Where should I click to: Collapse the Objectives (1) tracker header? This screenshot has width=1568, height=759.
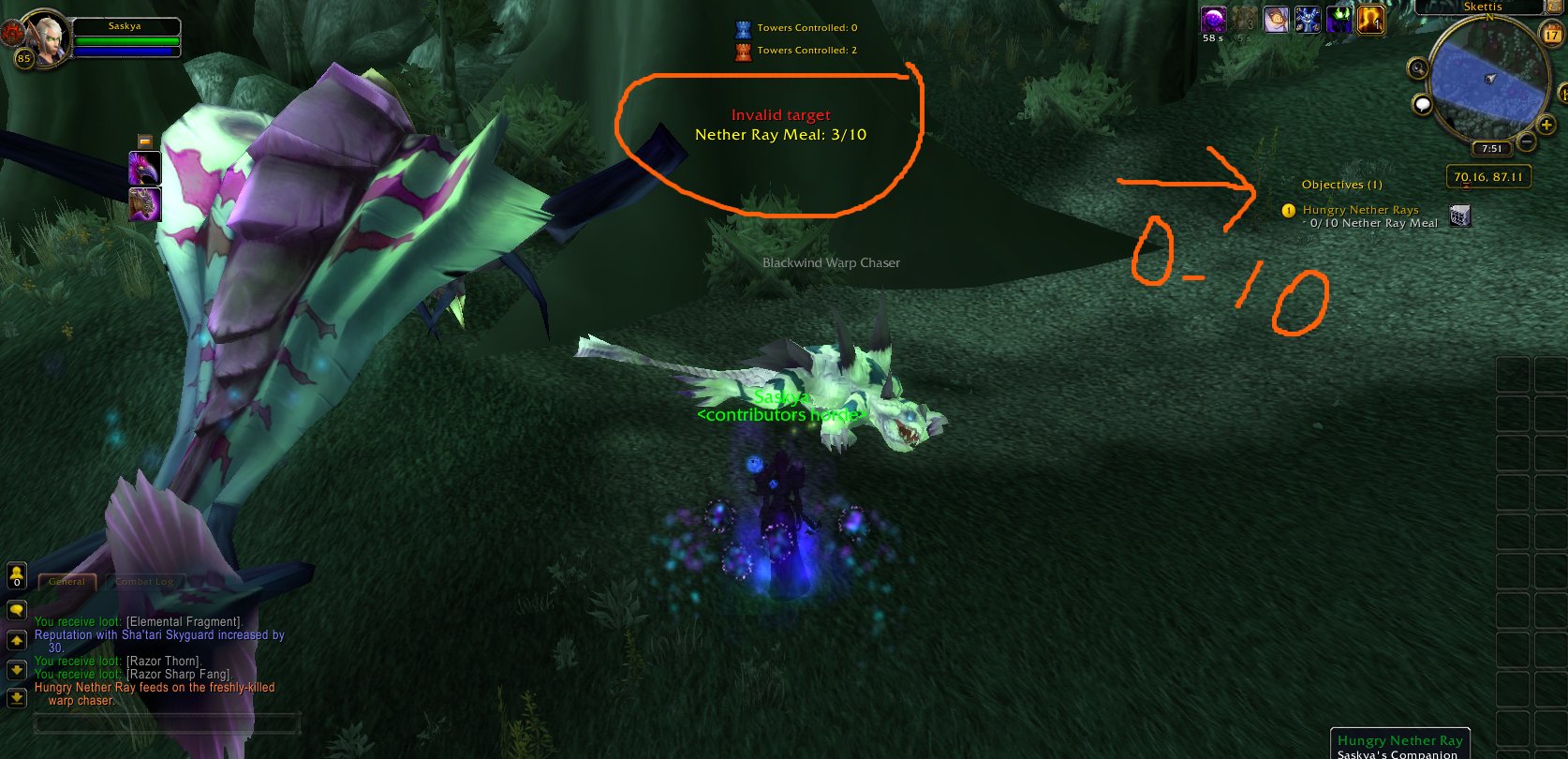tap(1342, 185)
